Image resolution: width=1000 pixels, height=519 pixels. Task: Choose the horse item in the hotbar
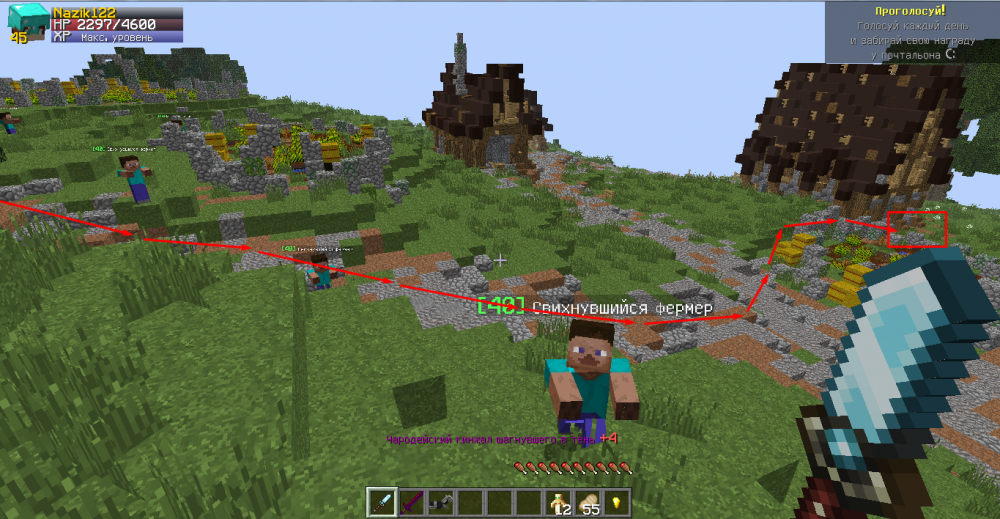click(439, 502)
